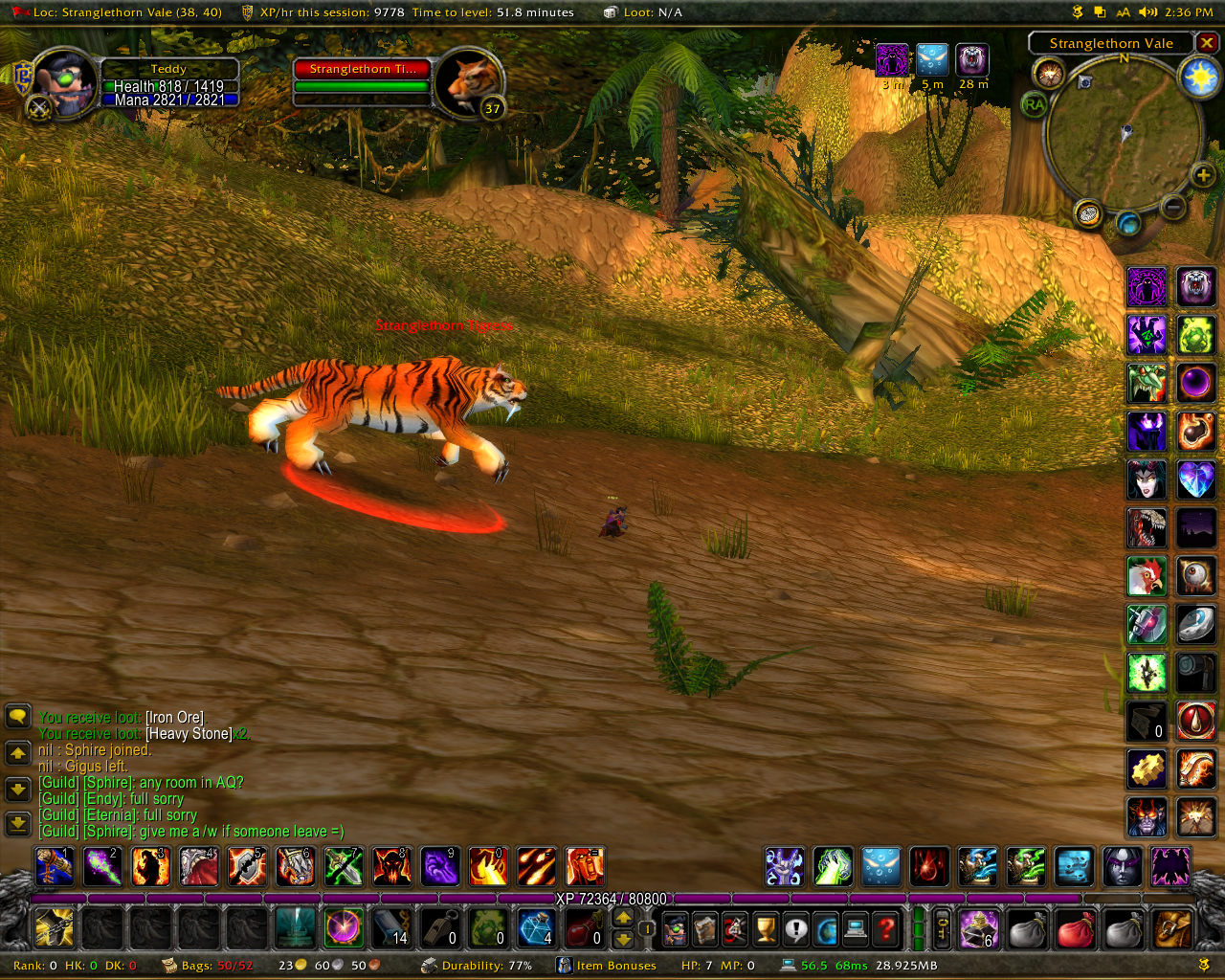This screenshot has height=980, width=1225.
Task: Use the blue mana gem with count 4
Action: pyautogui.click(x=535, y=927)
